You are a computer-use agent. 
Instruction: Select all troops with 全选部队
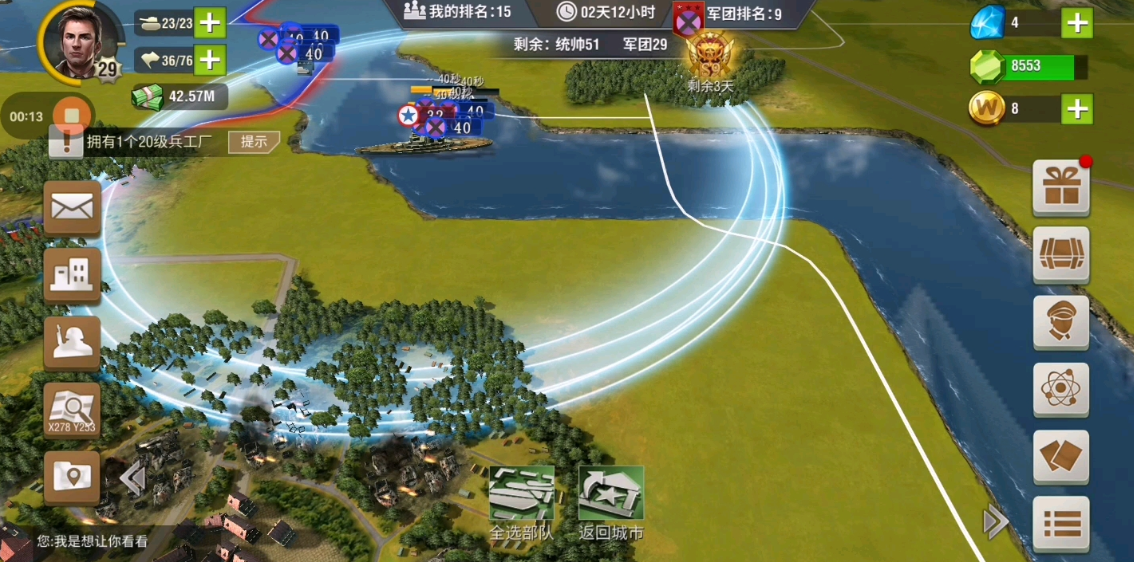[521, 502]
